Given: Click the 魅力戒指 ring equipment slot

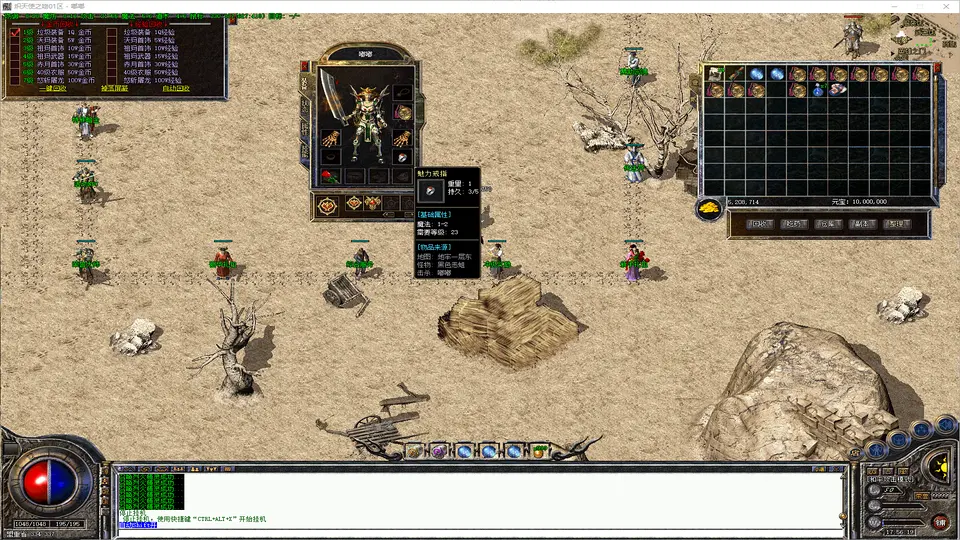Looking at the screenshot, I should (402, 158).
